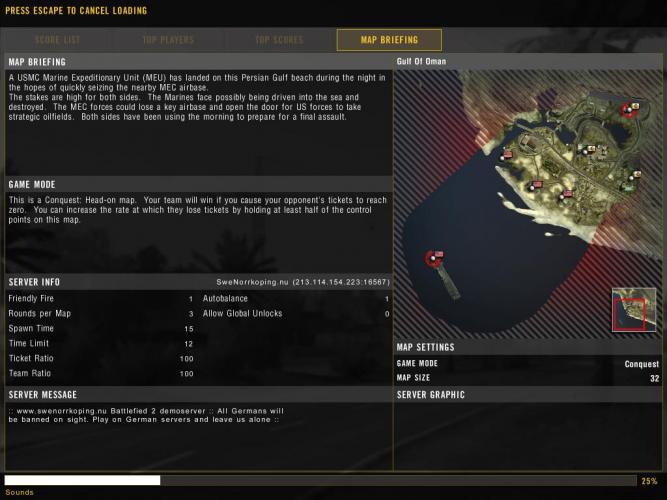
Task: Show the Top Scores tab
Action: click(x=278, y=40)
